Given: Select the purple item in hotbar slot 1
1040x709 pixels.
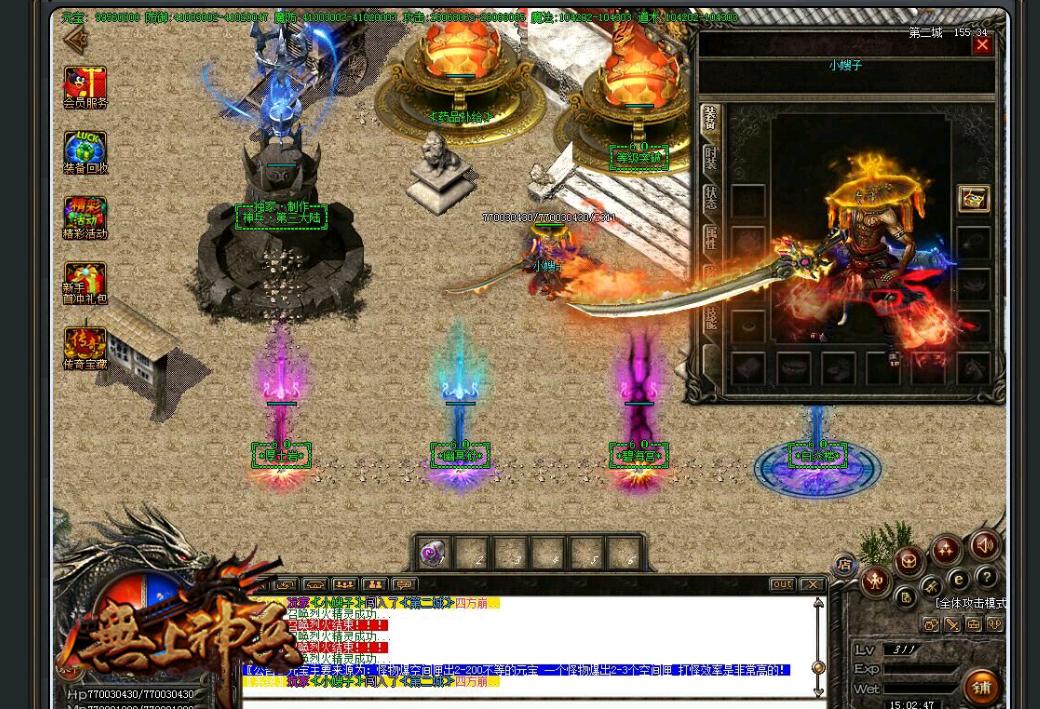Looking at the screenshot, I should point(434,553).
